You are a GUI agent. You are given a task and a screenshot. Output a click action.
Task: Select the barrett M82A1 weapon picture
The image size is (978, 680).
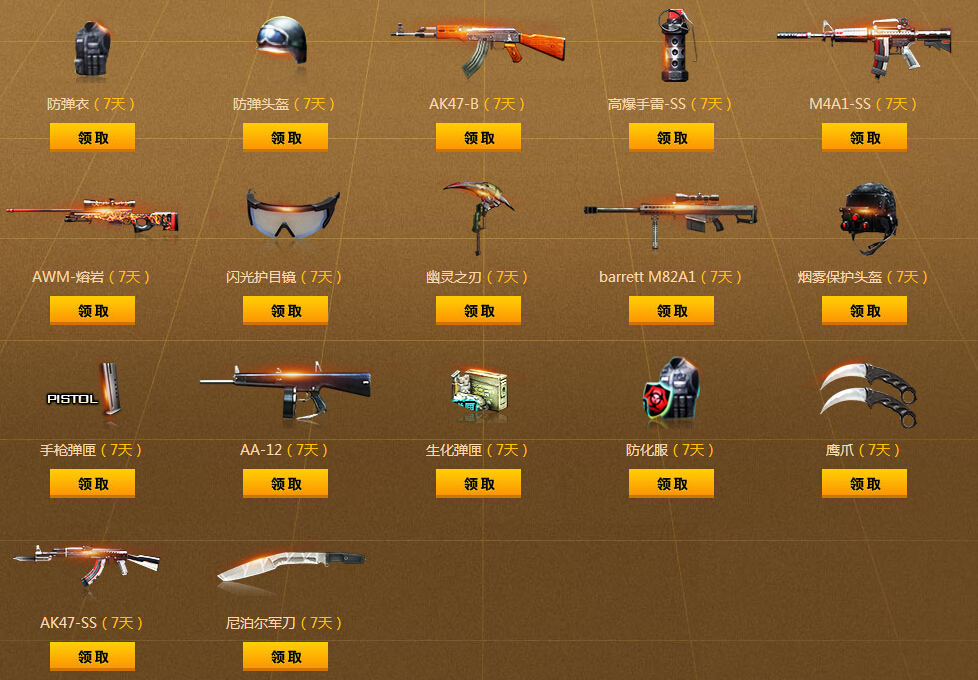click(x=671, y=213)
